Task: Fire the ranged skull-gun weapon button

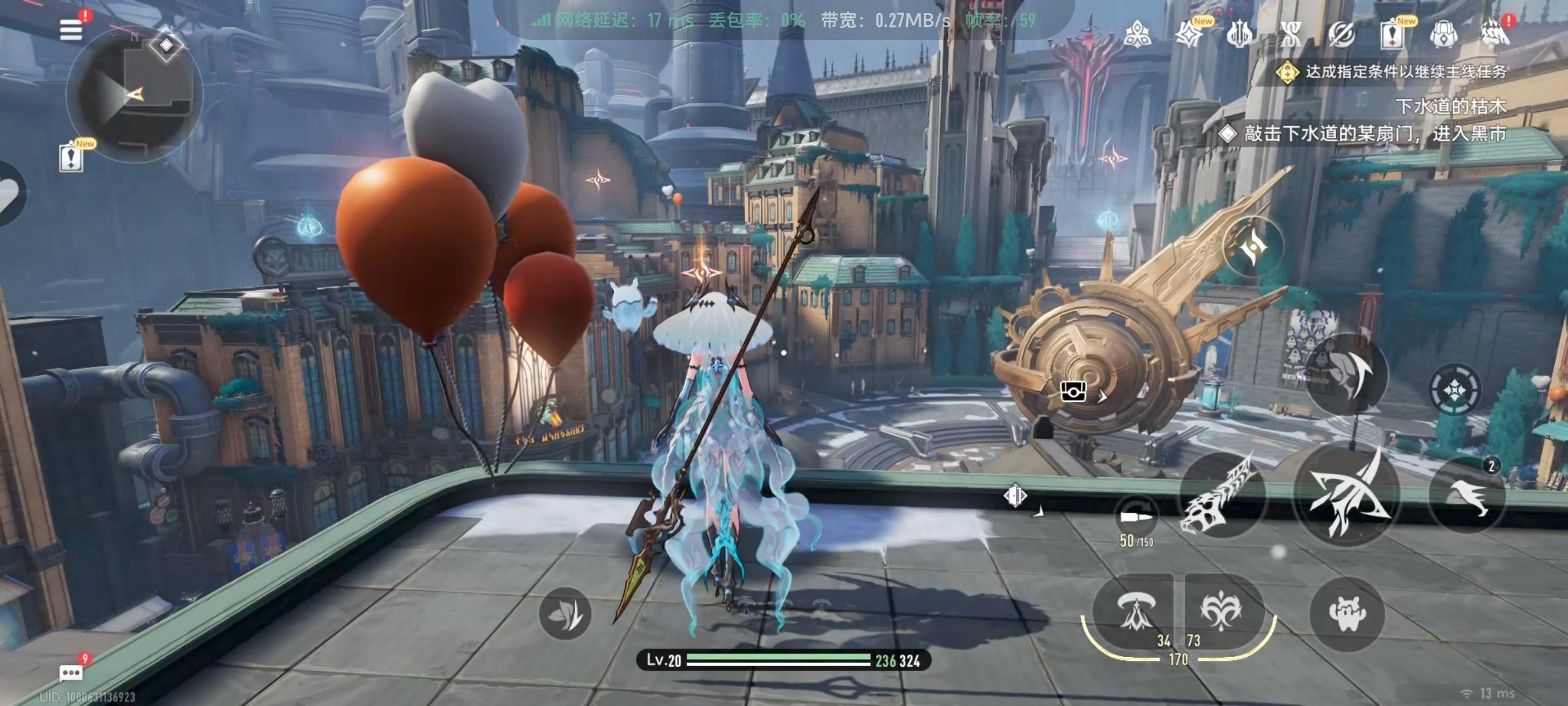Action: pyautogui.click(x=1220, y=495)
